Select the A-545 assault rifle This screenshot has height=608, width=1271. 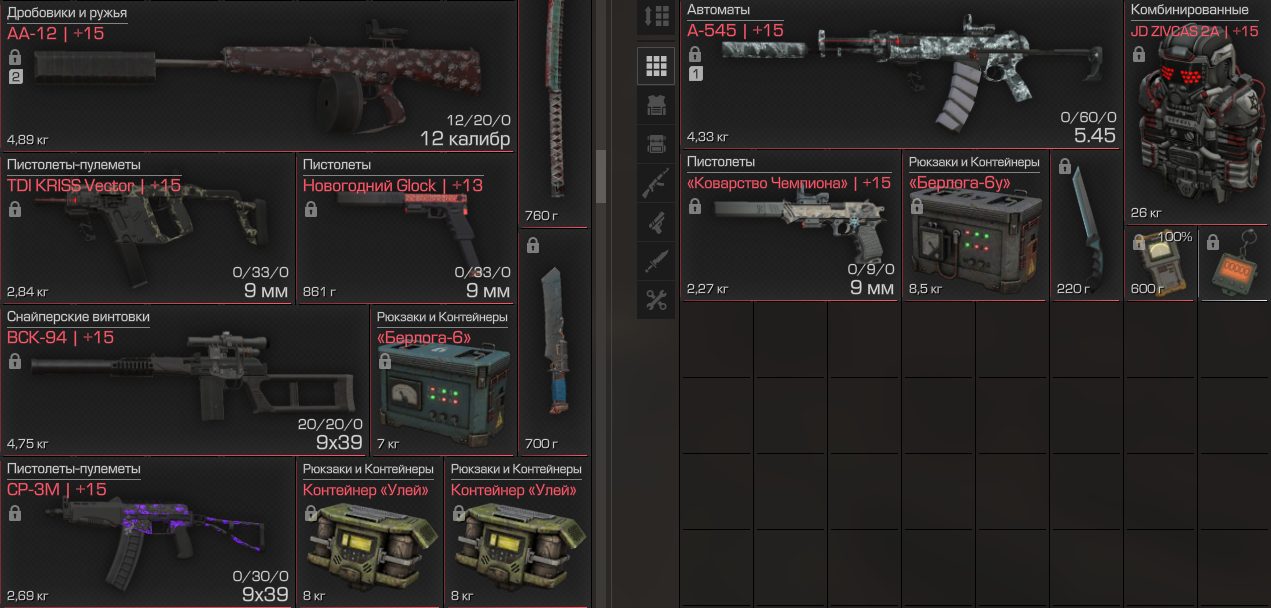900,75
